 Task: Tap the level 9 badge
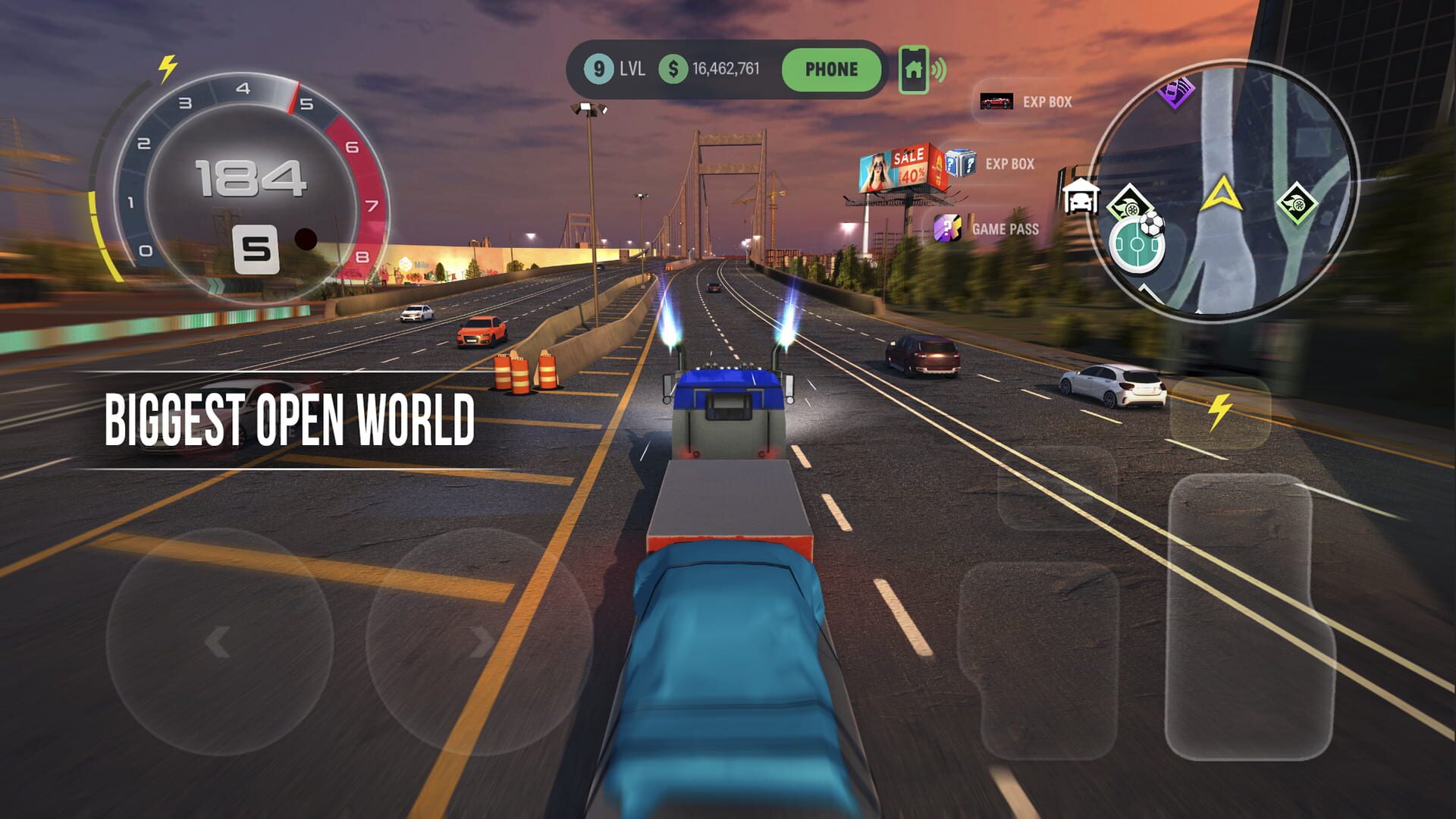tap(598, 69)
